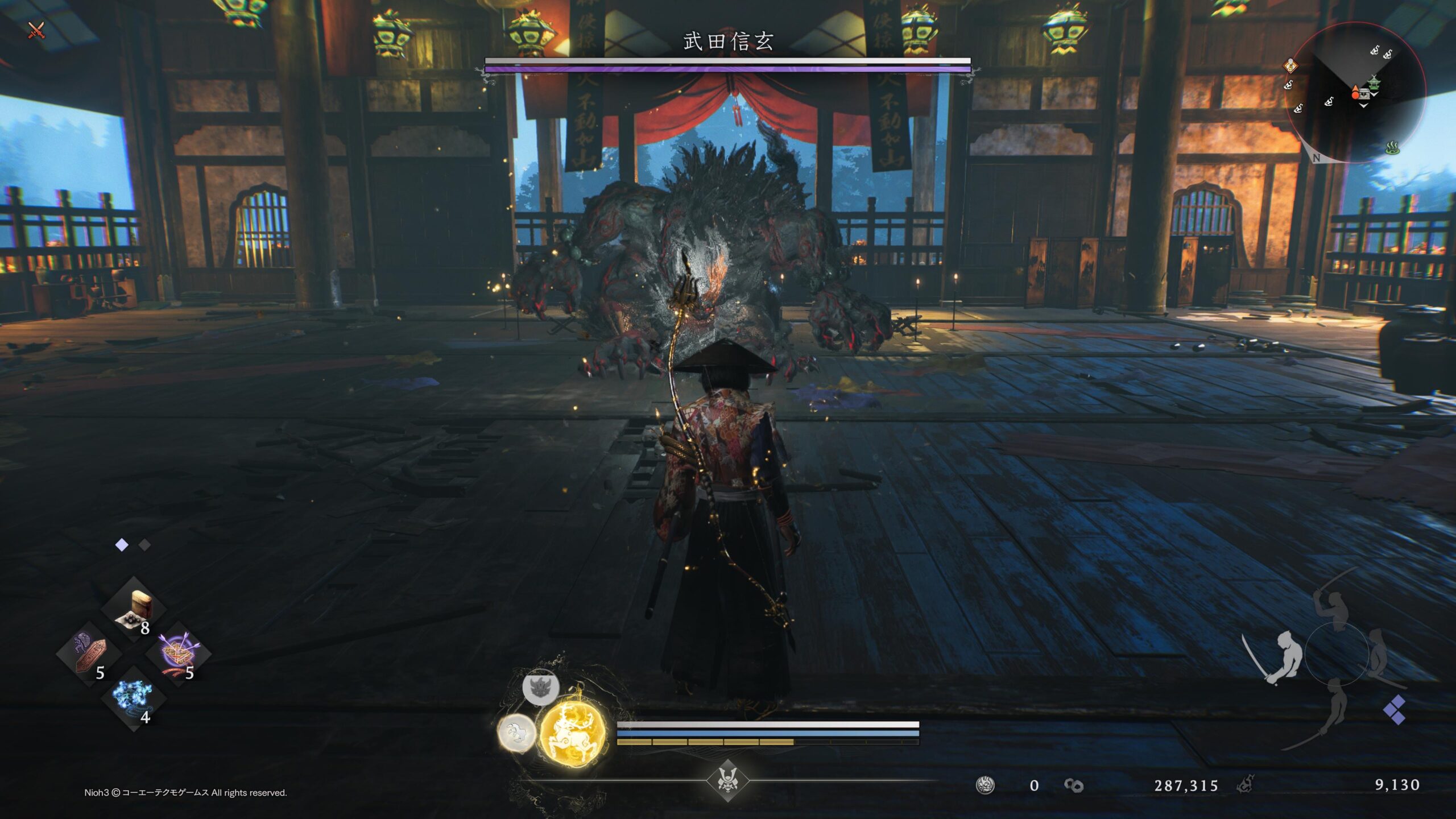
Task: Select the green shrine marker on minimap
Action: click(x=1374, y=82)
